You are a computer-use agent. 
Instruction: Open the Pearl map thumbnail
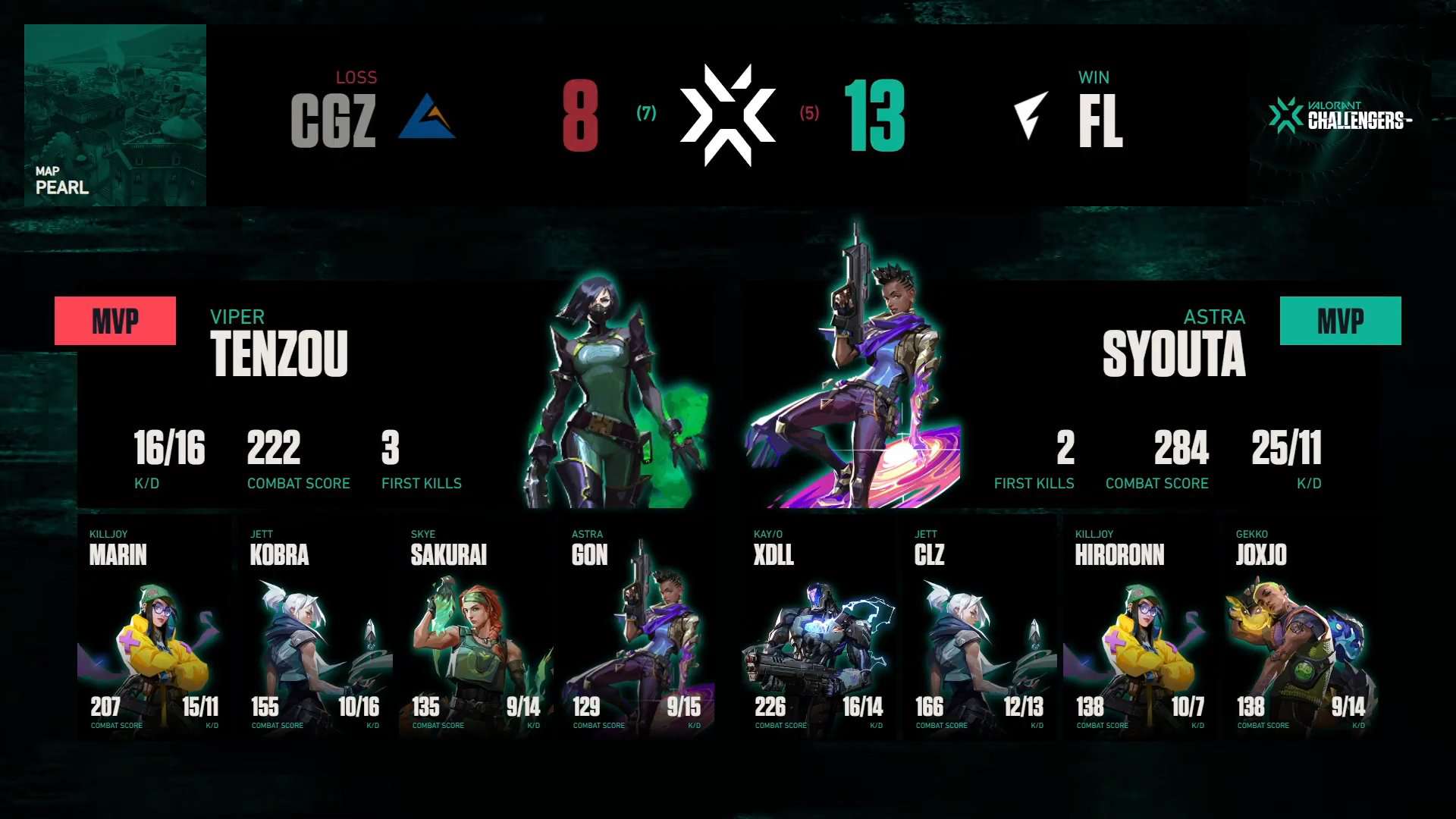(x=115, y=114)
